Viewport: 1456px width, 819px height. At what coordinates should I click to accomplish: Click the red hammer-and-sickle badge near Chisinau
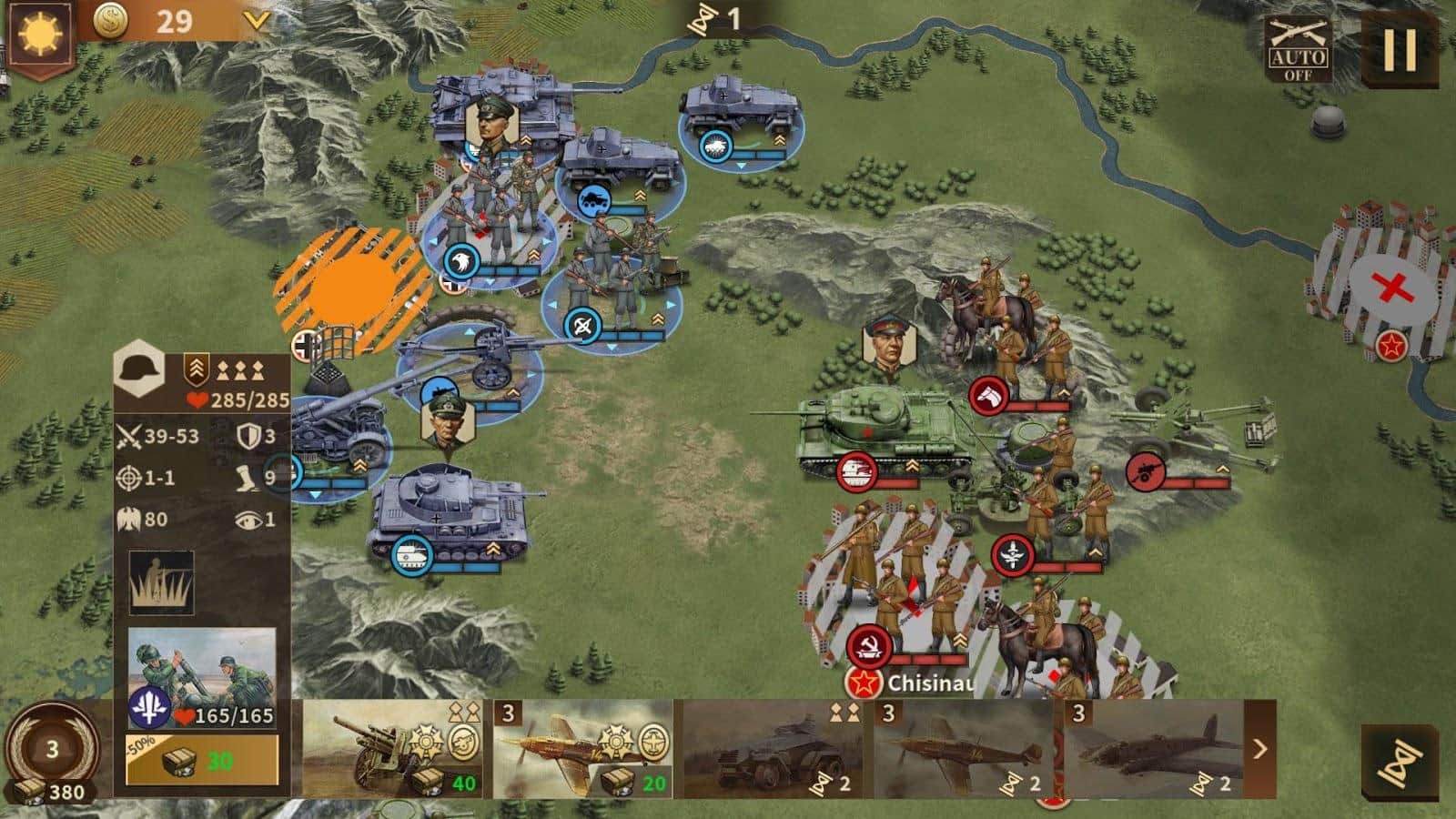(x=870, y=645)
